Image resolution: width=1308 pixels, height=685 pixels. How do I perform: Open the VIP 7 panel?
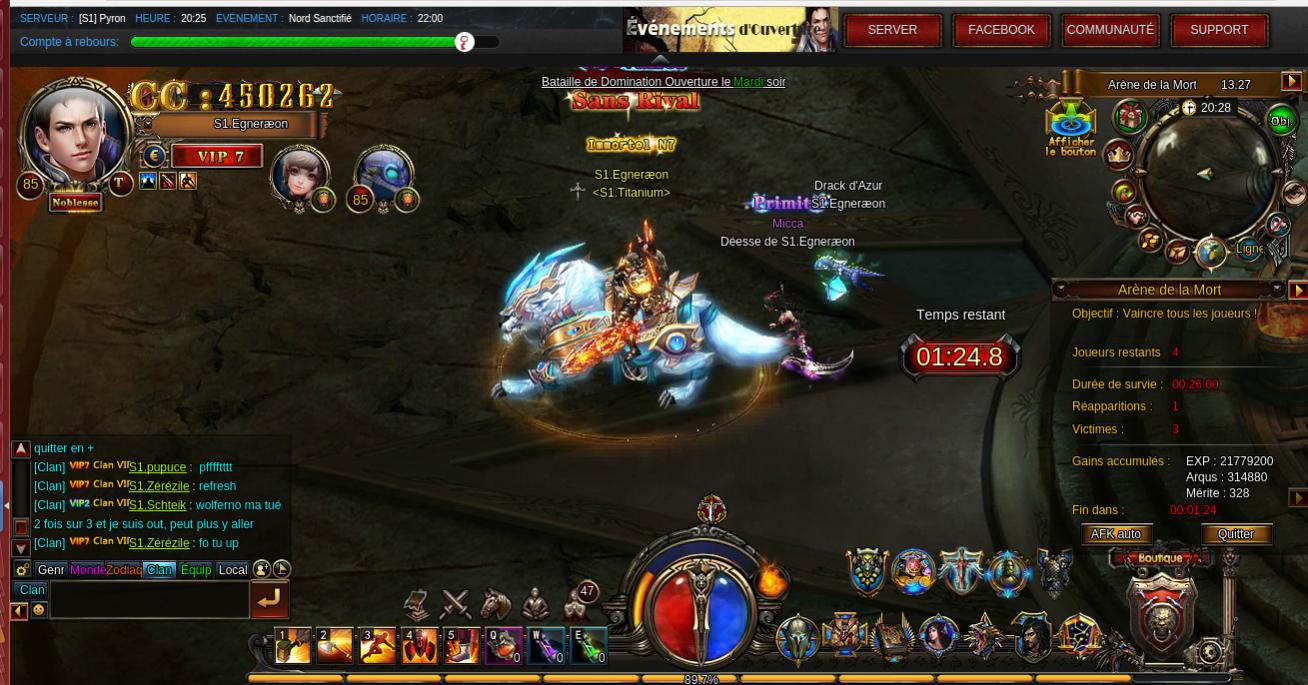click(216, 157)
